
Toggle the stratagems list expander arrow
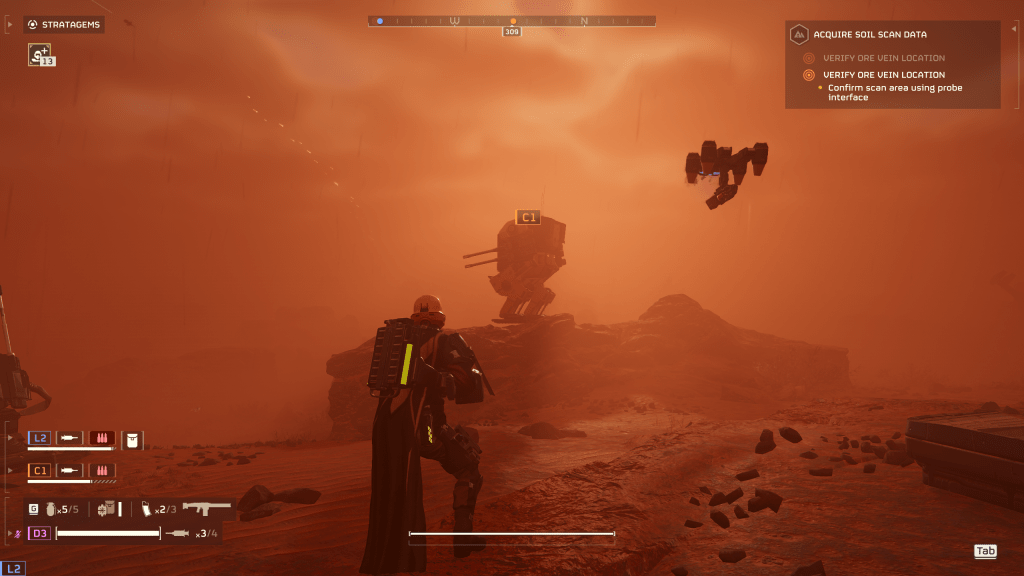coord(10,24)
